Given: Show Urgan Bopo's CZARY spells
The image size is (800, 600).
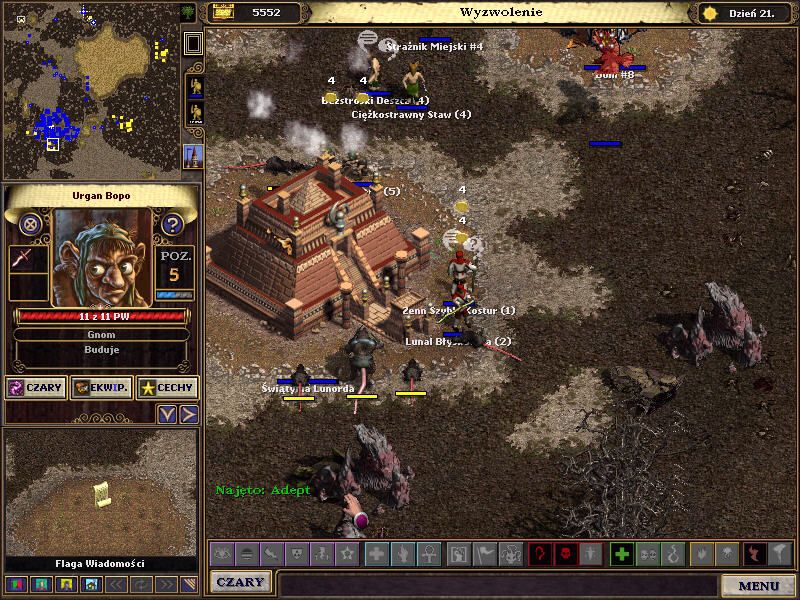Looking at the screenshot, I should coord(35,388).
